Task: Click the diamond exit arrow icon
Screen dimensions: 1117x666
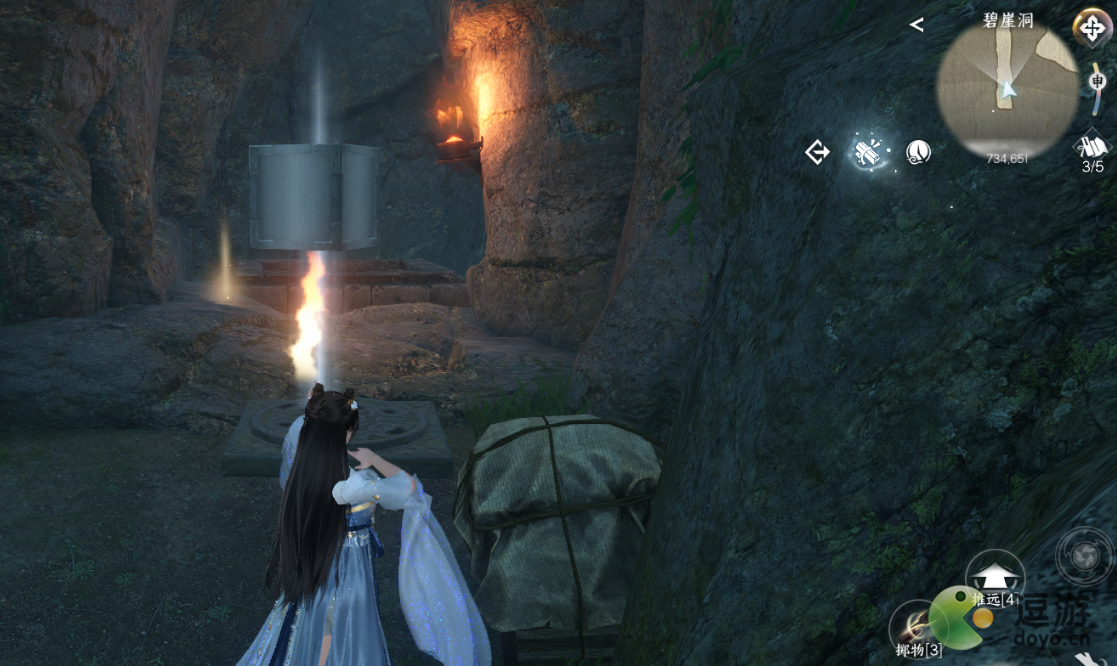Action: (x=818, y=152)
